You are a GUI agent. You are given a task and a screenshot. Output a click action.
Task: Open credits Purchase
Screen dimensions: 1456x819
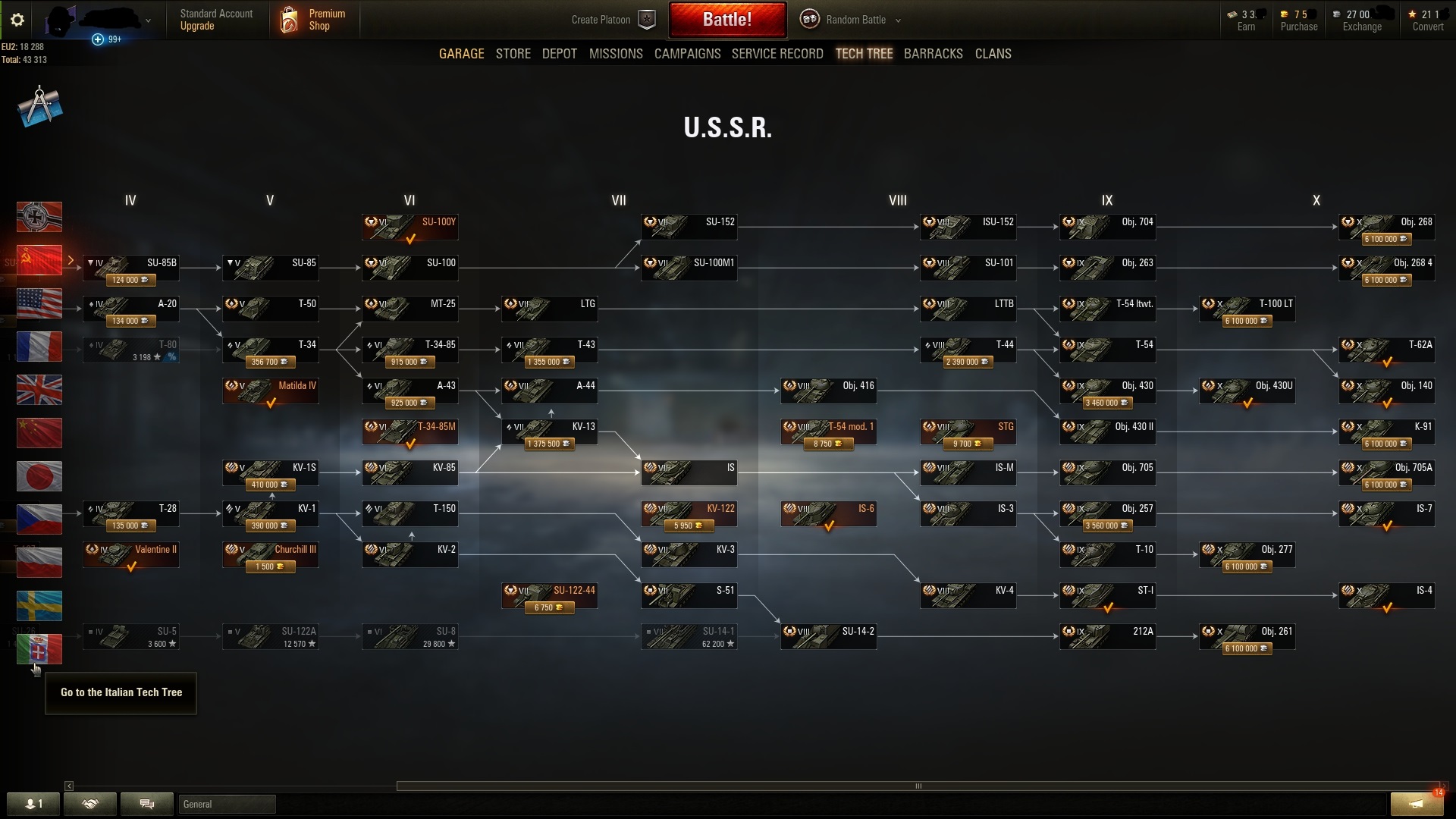1298,20
